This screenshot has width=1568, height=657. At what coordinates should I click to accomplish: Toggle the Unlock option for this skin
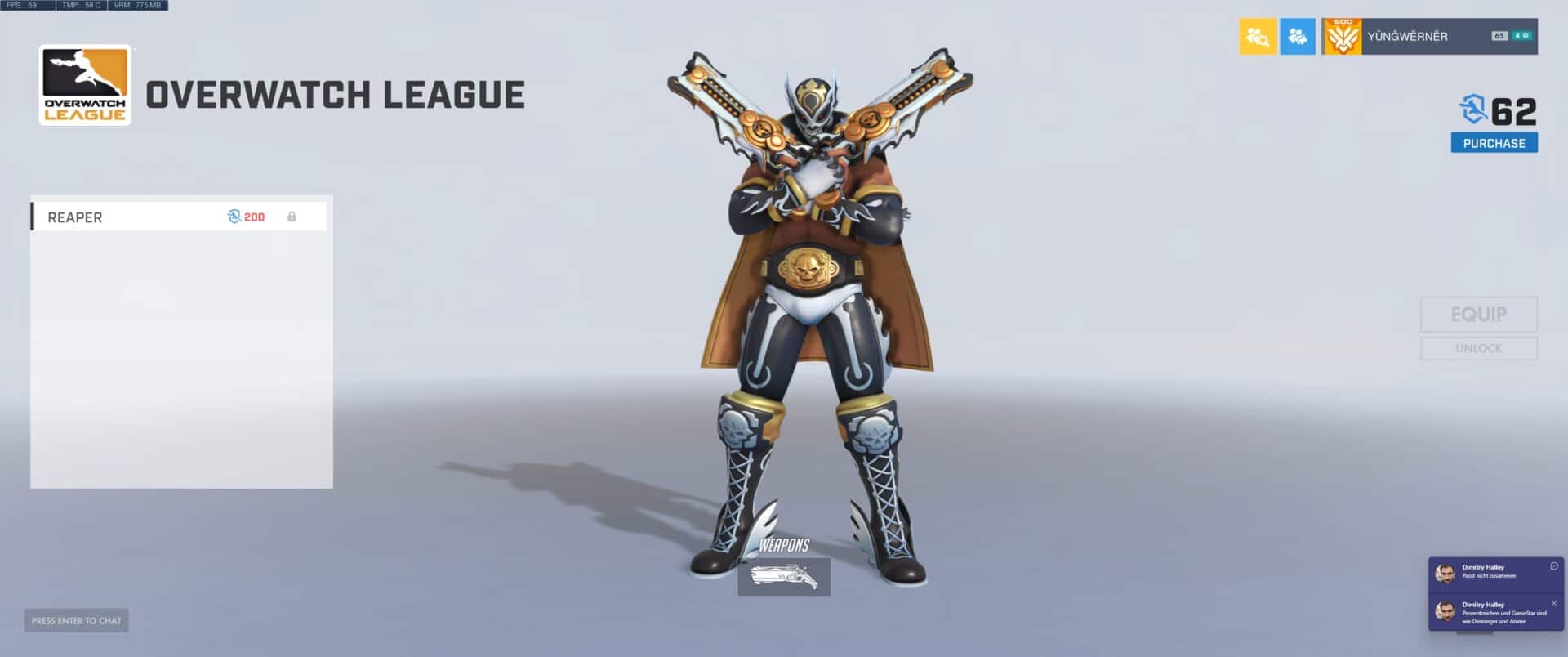click(1478, 348)
